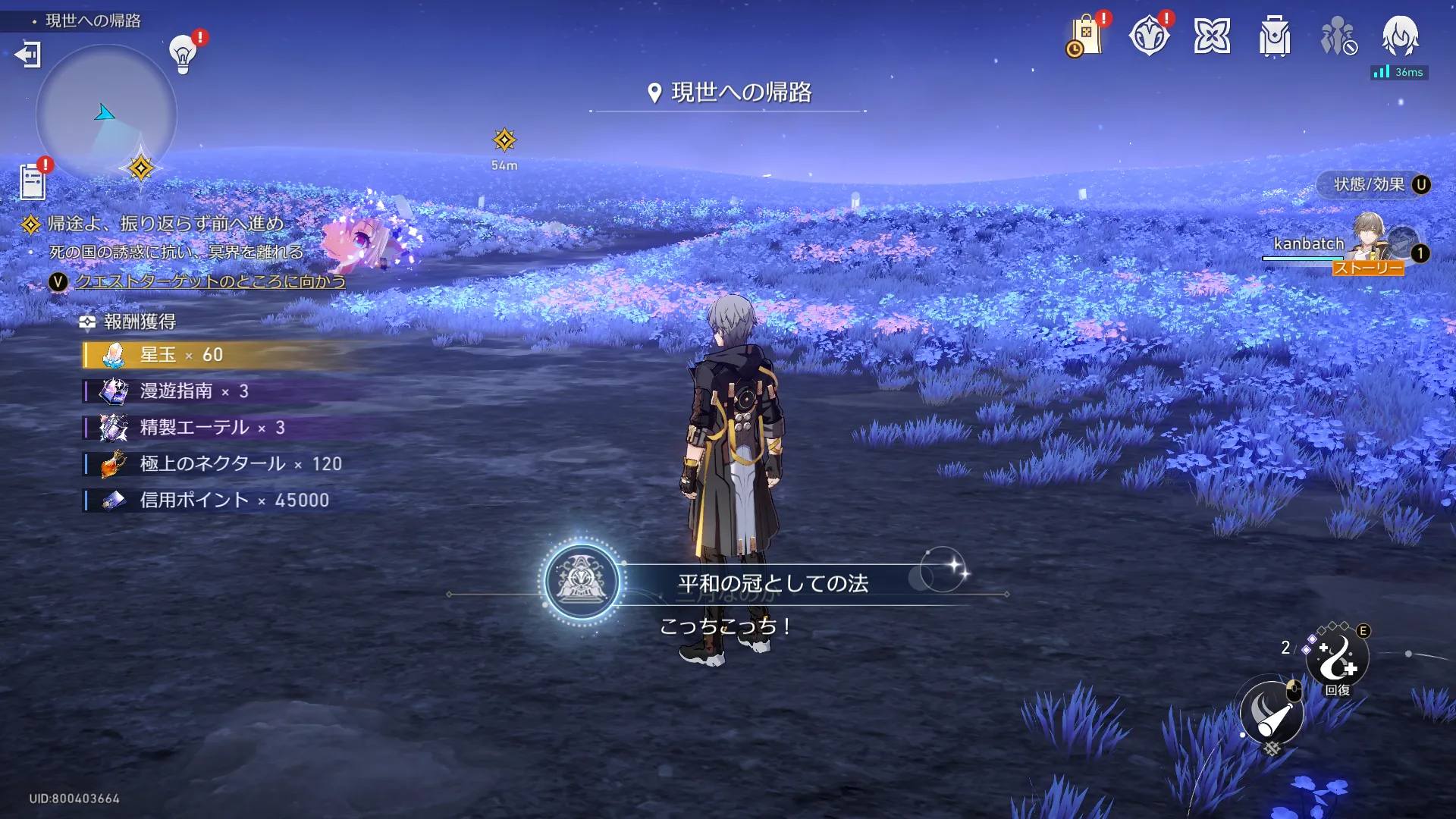This screenshot has height=819, width=1456.
Task: Select the 星玉 × 60 reward row
Action: point(182,355)
